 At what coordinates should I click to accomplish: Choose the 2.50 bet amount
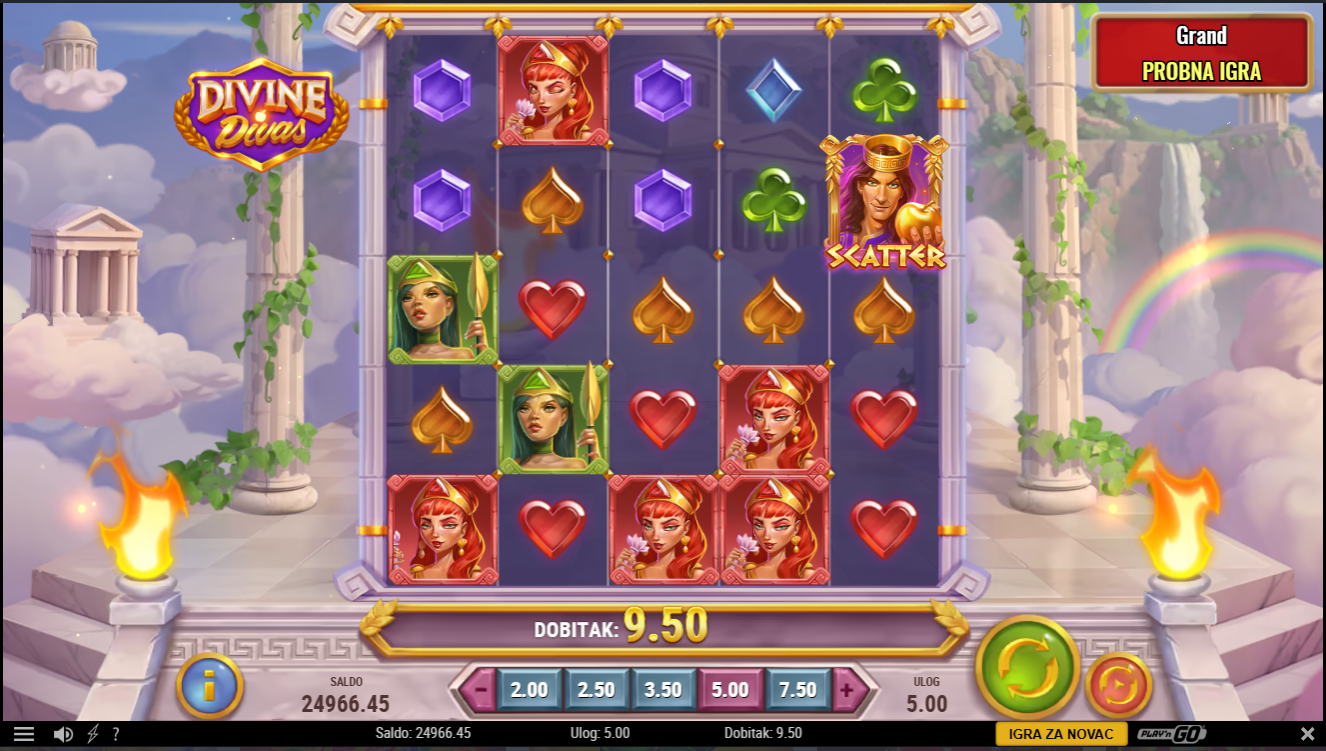tap(596, 690)
